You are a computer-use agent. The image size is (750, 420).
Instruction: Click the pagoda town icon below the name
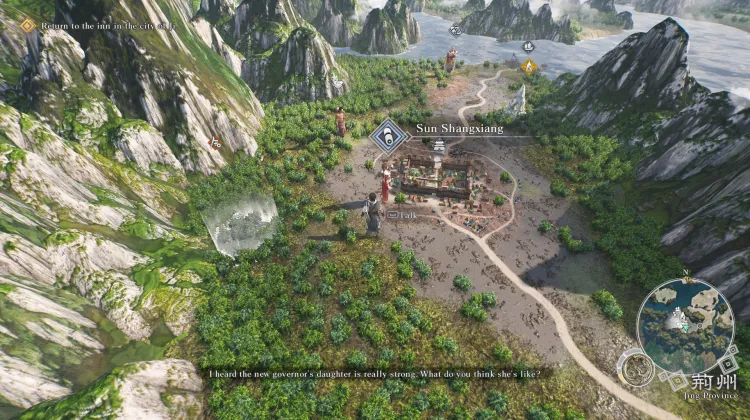point(438,146)
